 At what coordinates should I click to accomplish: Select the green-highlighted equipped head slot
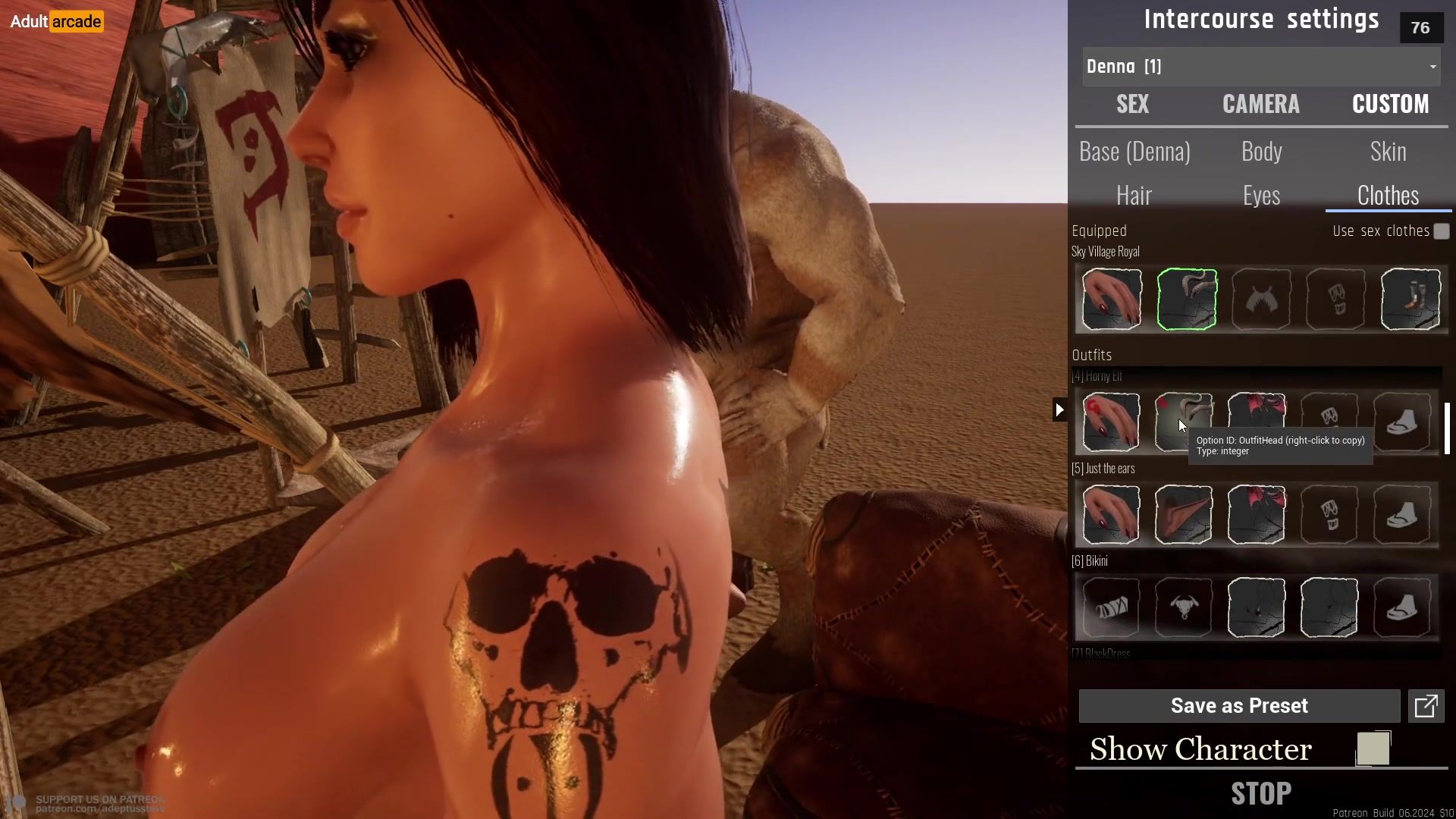1187,300
